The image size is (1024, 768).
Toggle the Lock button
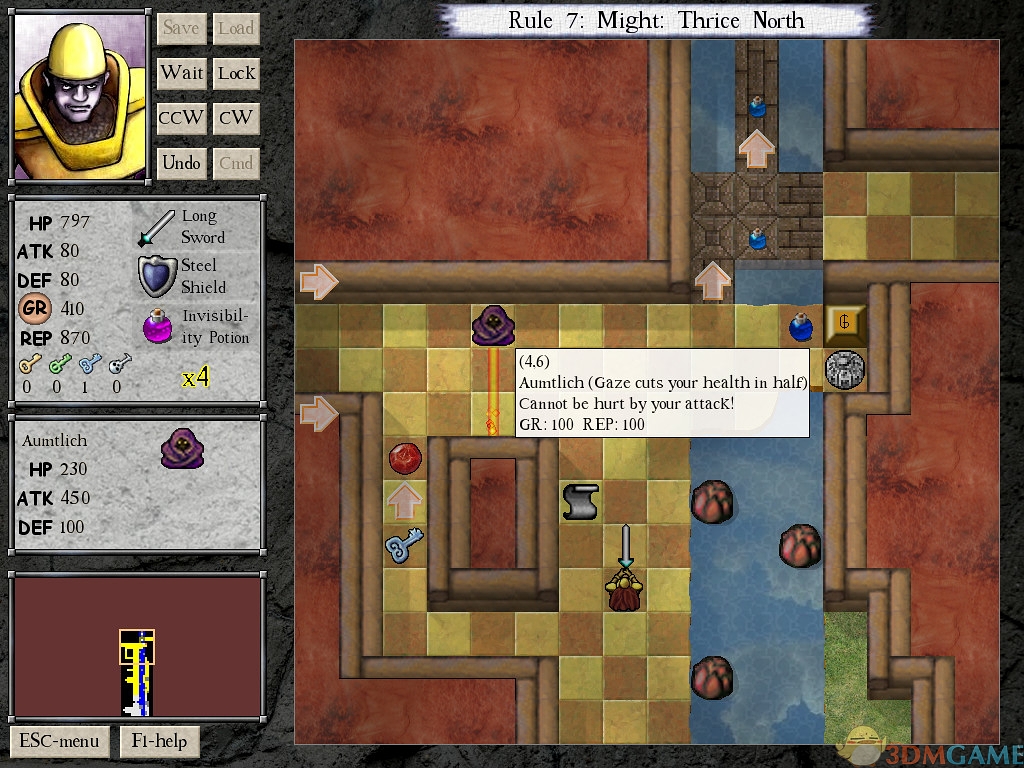click(236, 73)
